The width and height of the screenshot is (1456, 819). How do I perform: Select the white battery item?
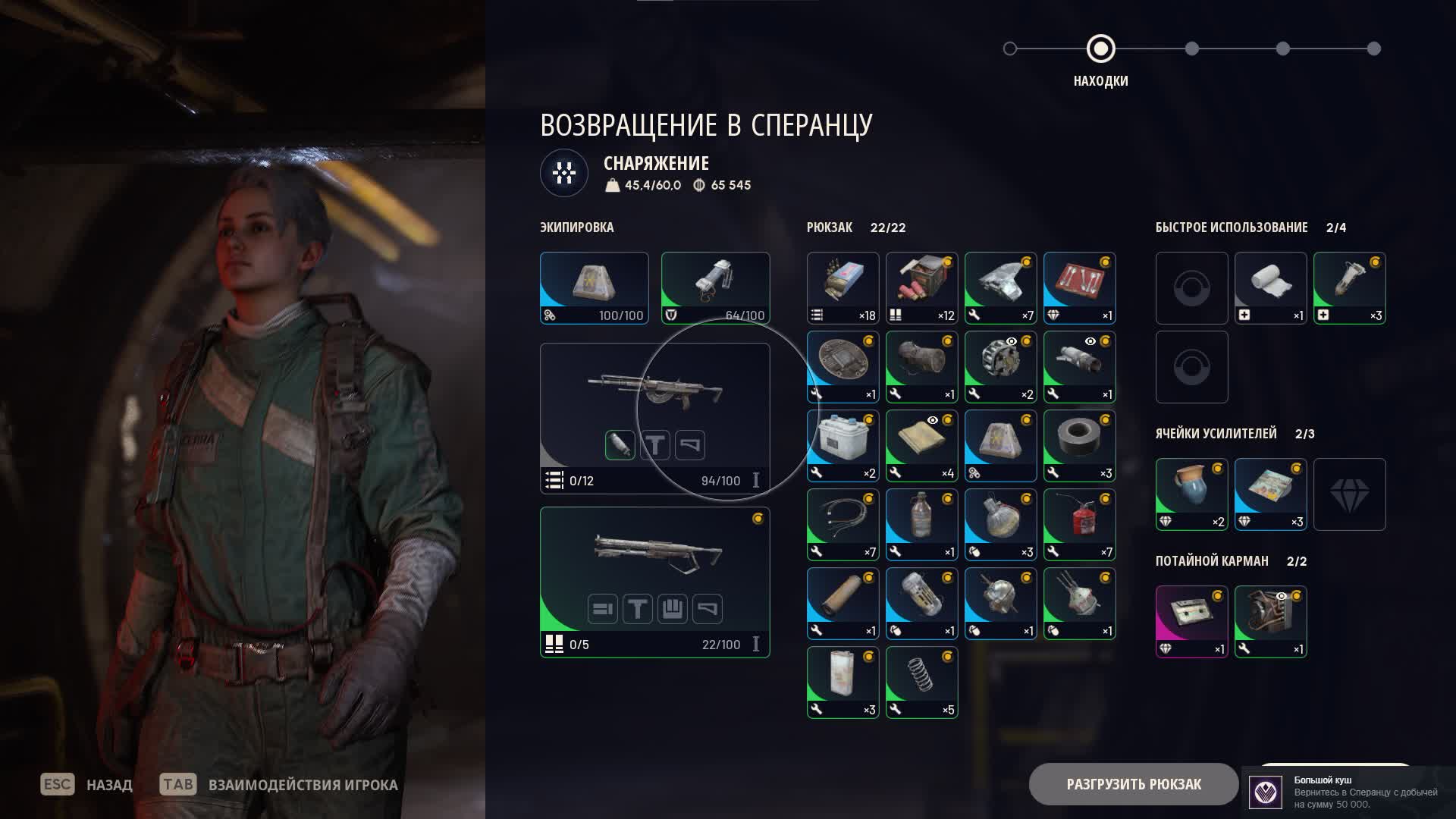point(843,446)
